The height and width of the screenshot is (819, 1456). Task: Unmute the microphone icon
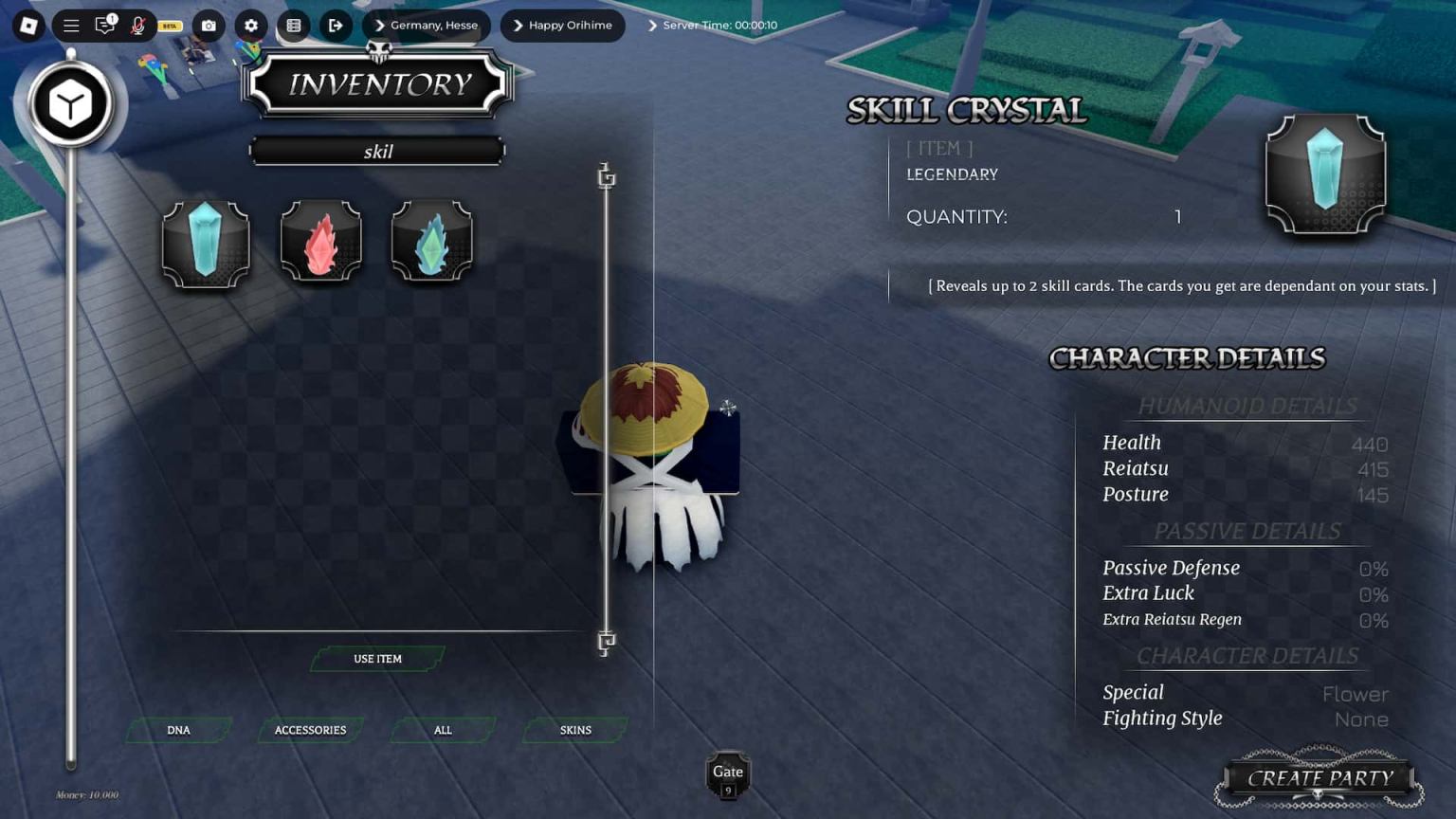click(x=138, y=26)
